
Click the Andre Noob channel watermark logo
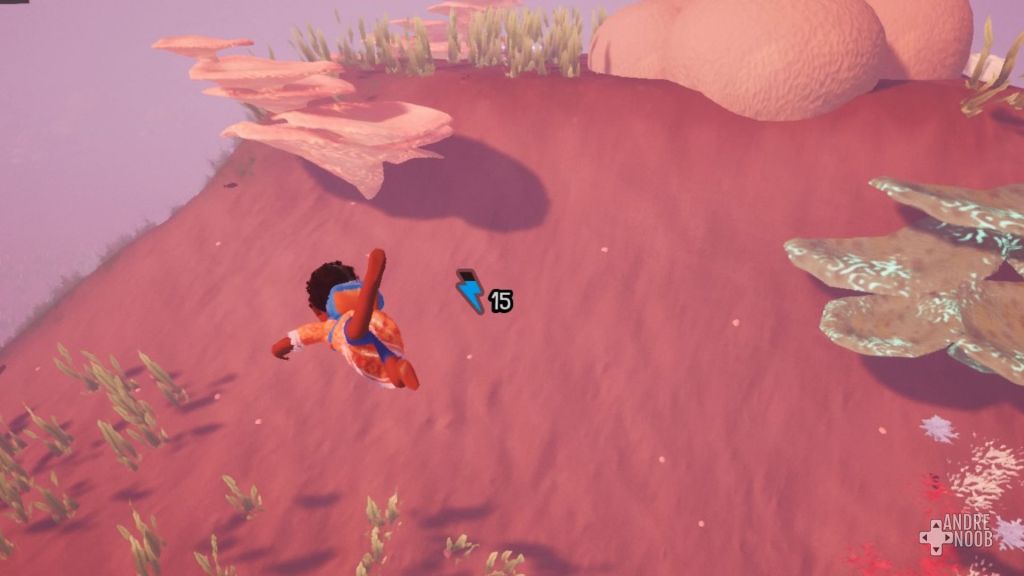point(957,535)
